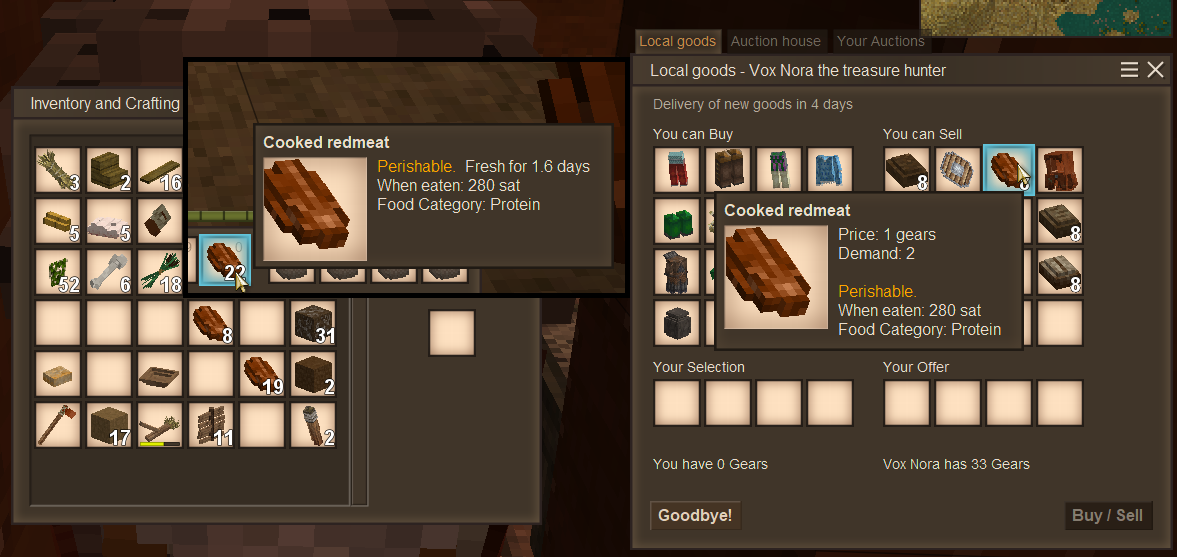Select the Local goods tab
Image resolution: width=1177 pixels, height=557 pixels.
tap(677, 41)
